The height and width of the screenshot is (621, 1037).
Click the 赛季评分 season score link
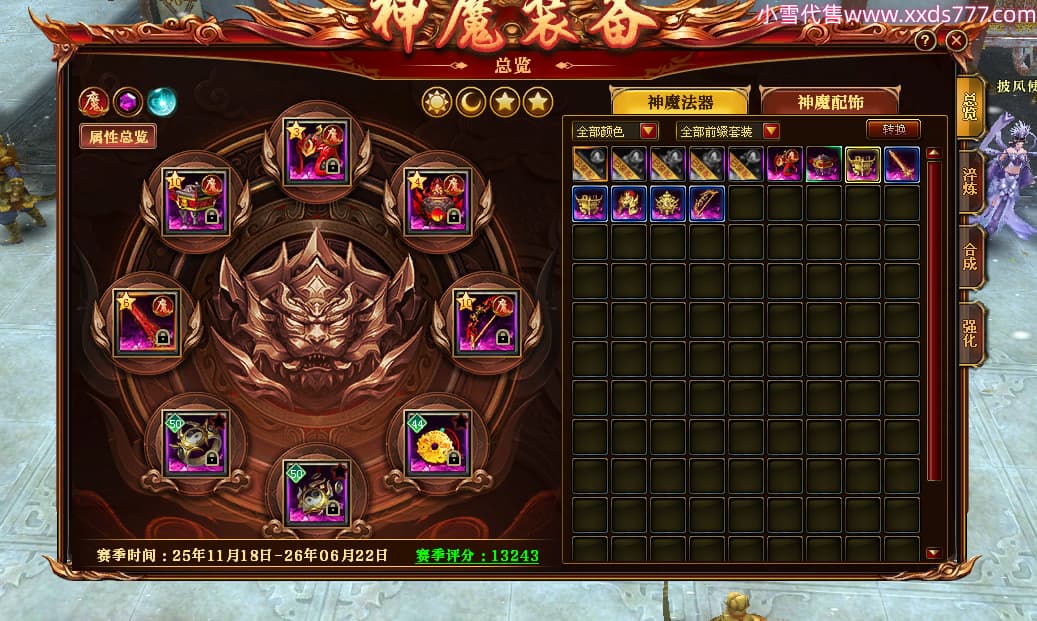(477, 556)
